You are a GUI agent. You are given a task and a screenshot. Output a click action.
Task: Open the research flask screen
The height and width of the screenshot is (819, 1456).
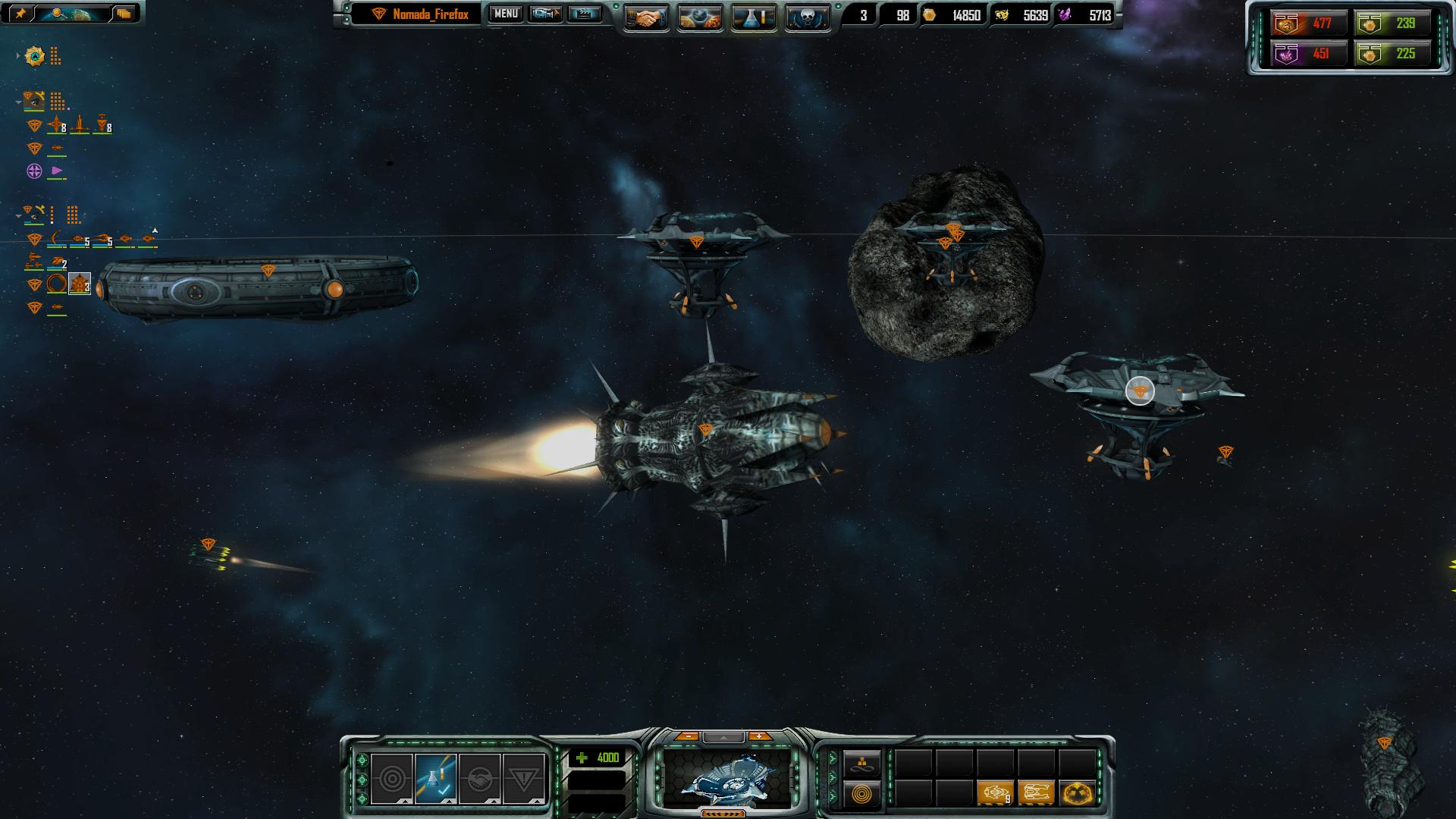[x=754, y=18]
